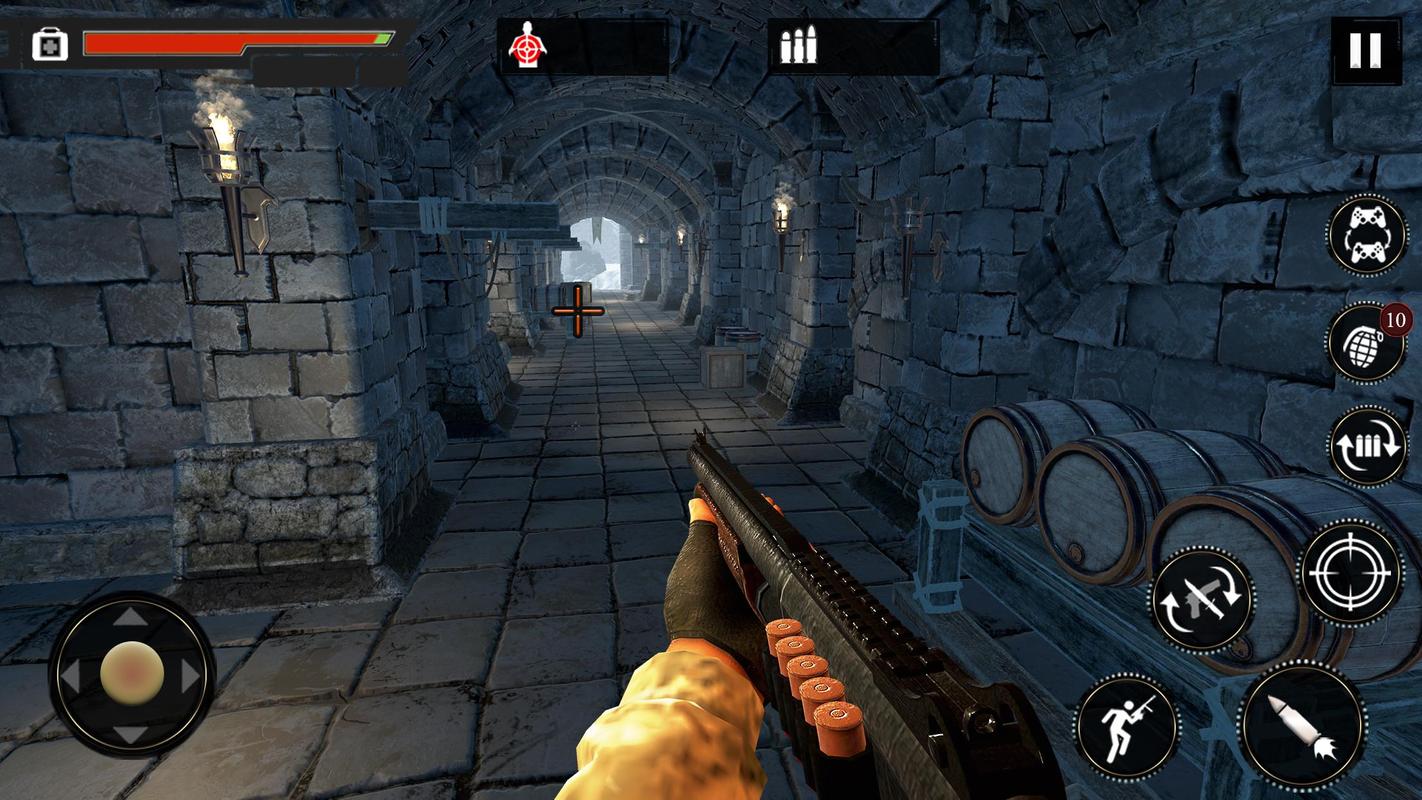Fire the weapon with the bullet button

click(1302, 726)
